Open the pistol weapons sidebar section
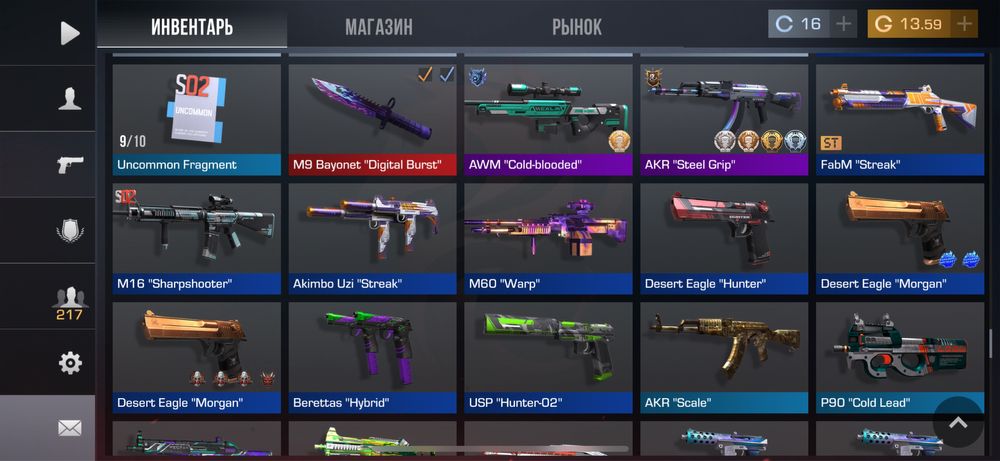 click(69, 164)
